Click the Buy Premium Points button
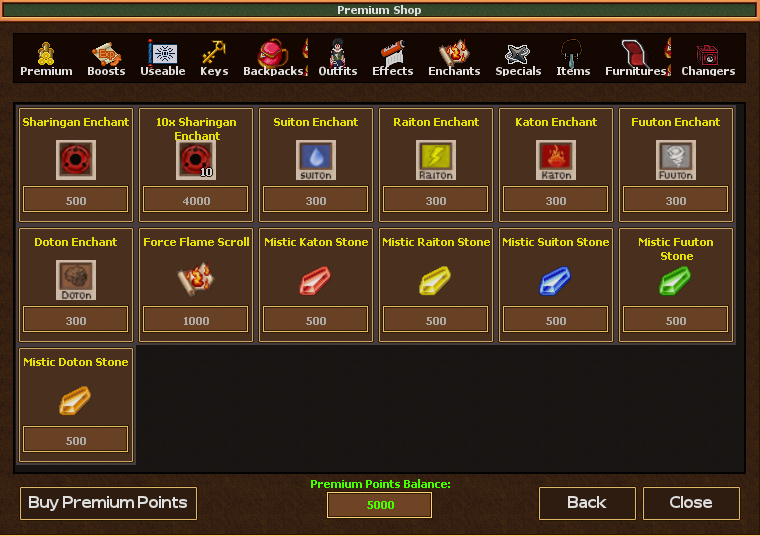 point(108,503)
